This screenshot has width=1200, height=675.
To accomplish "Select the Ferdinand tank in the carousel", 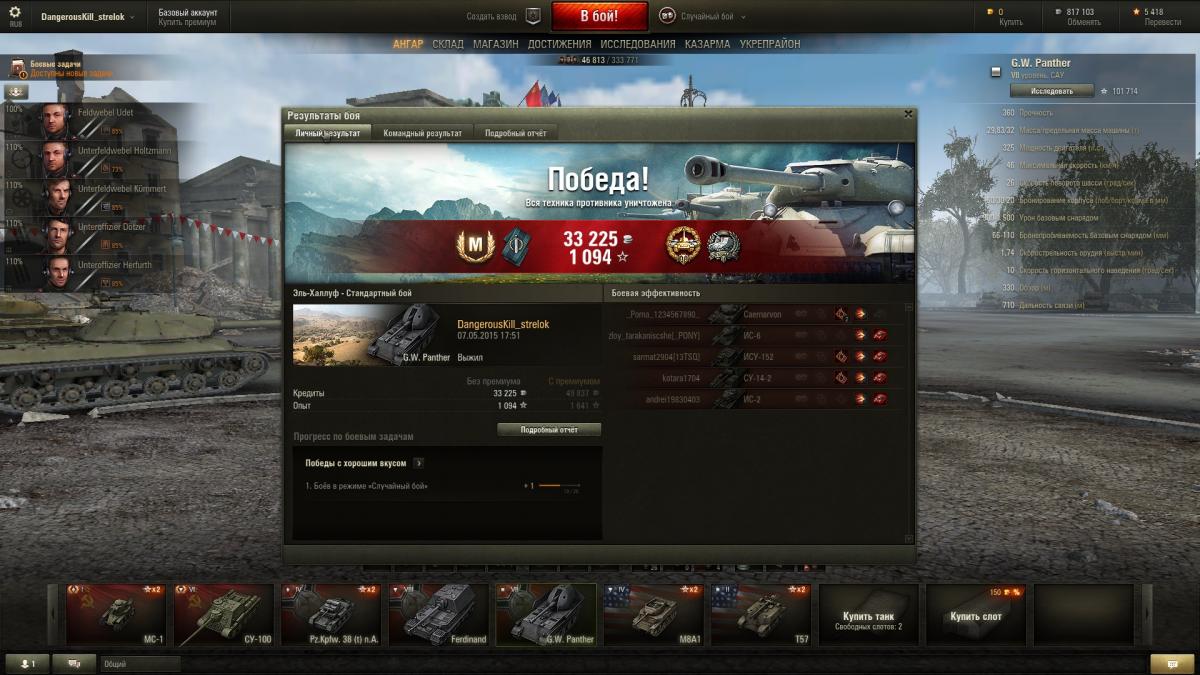I will point(437,614).
